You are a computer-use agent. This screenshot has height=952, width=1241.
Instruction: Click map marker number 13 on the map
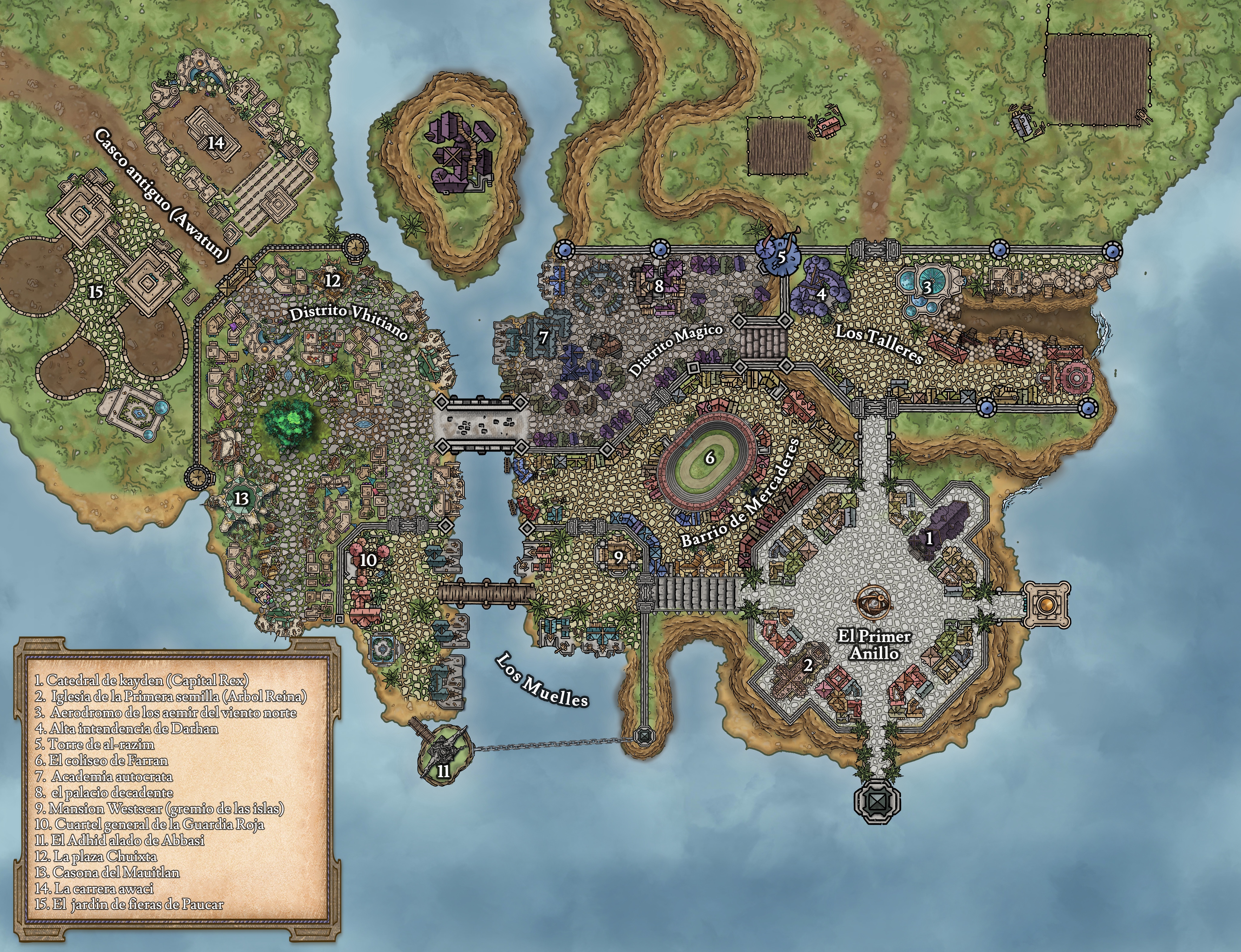pyautogui.click(x=242, y=499)
